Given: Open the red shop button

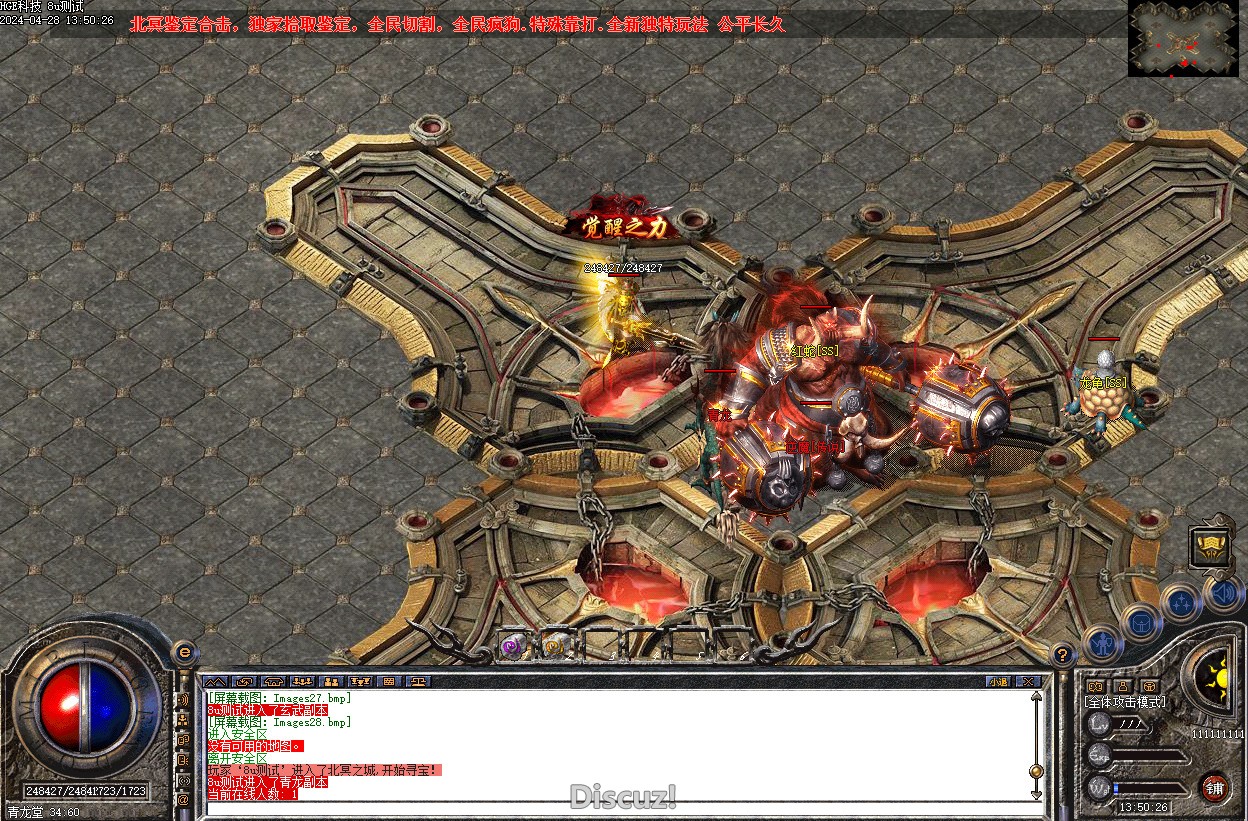Looking at the screenshot, I should pos(1215,787).
